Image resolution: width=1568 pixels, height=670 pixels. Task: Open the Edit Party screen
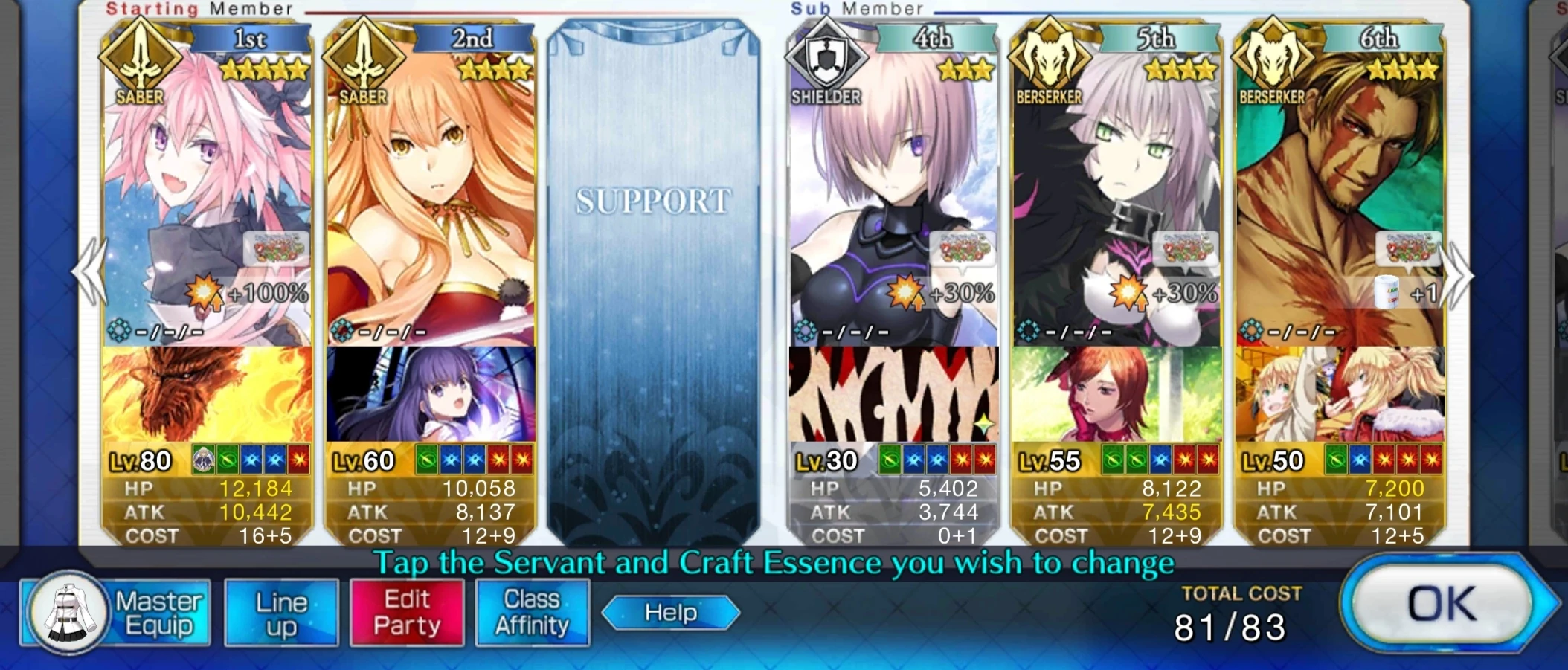[406, 611]
